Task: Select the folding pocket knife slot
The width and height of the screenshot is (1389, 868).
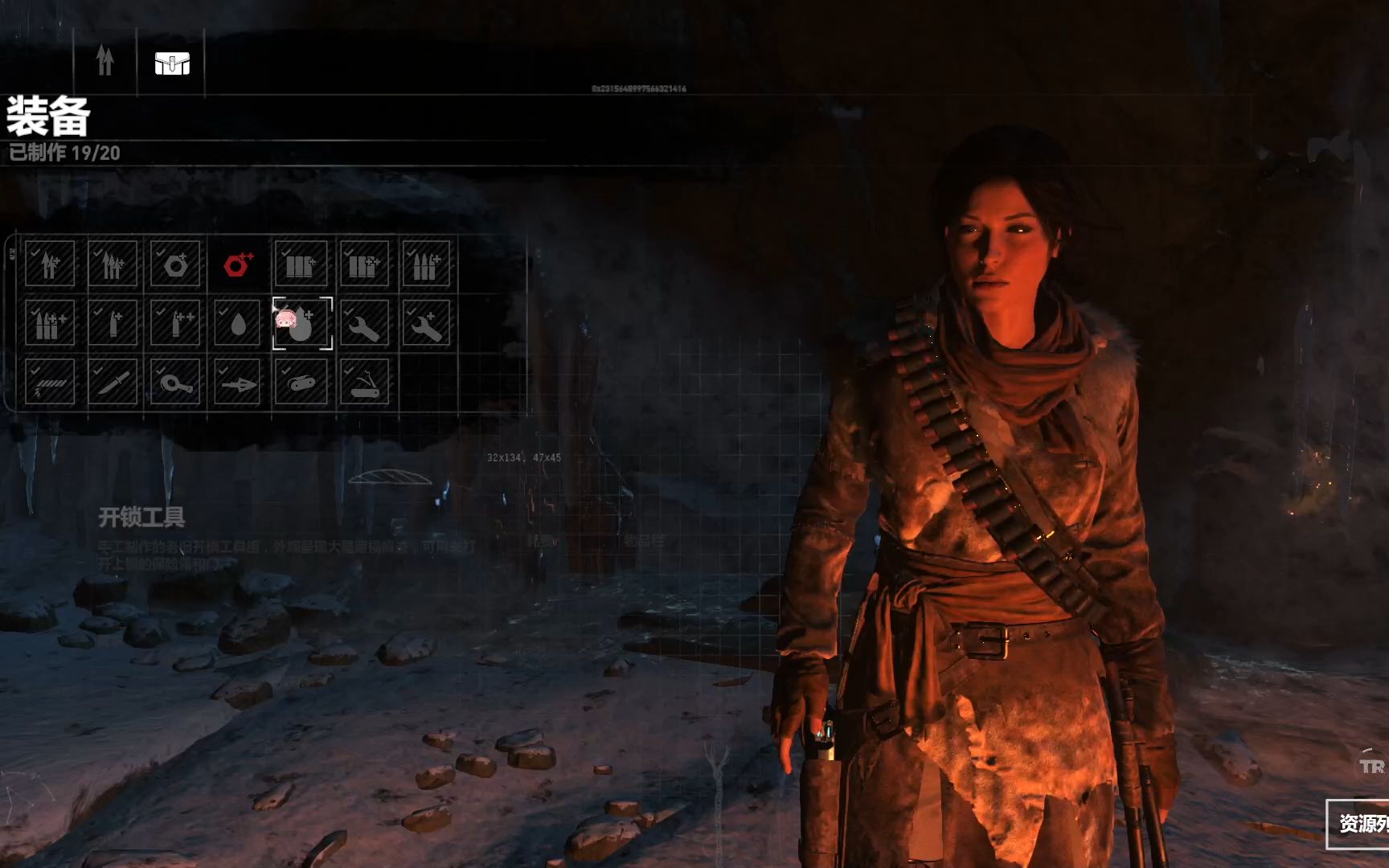Action: coord(364,382)
